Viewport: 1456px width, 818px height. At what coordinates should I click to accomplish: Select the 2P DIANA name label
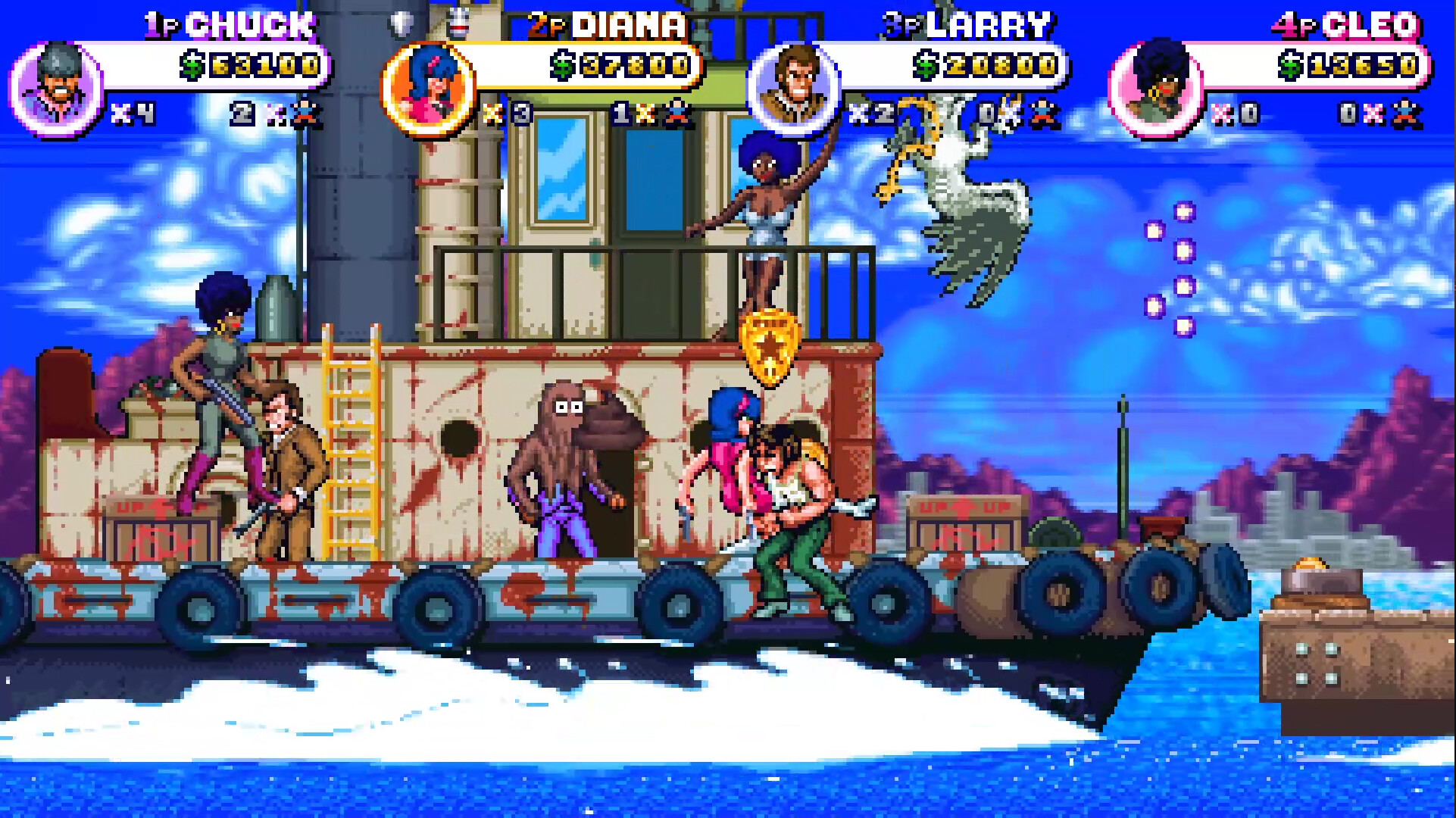606,24
